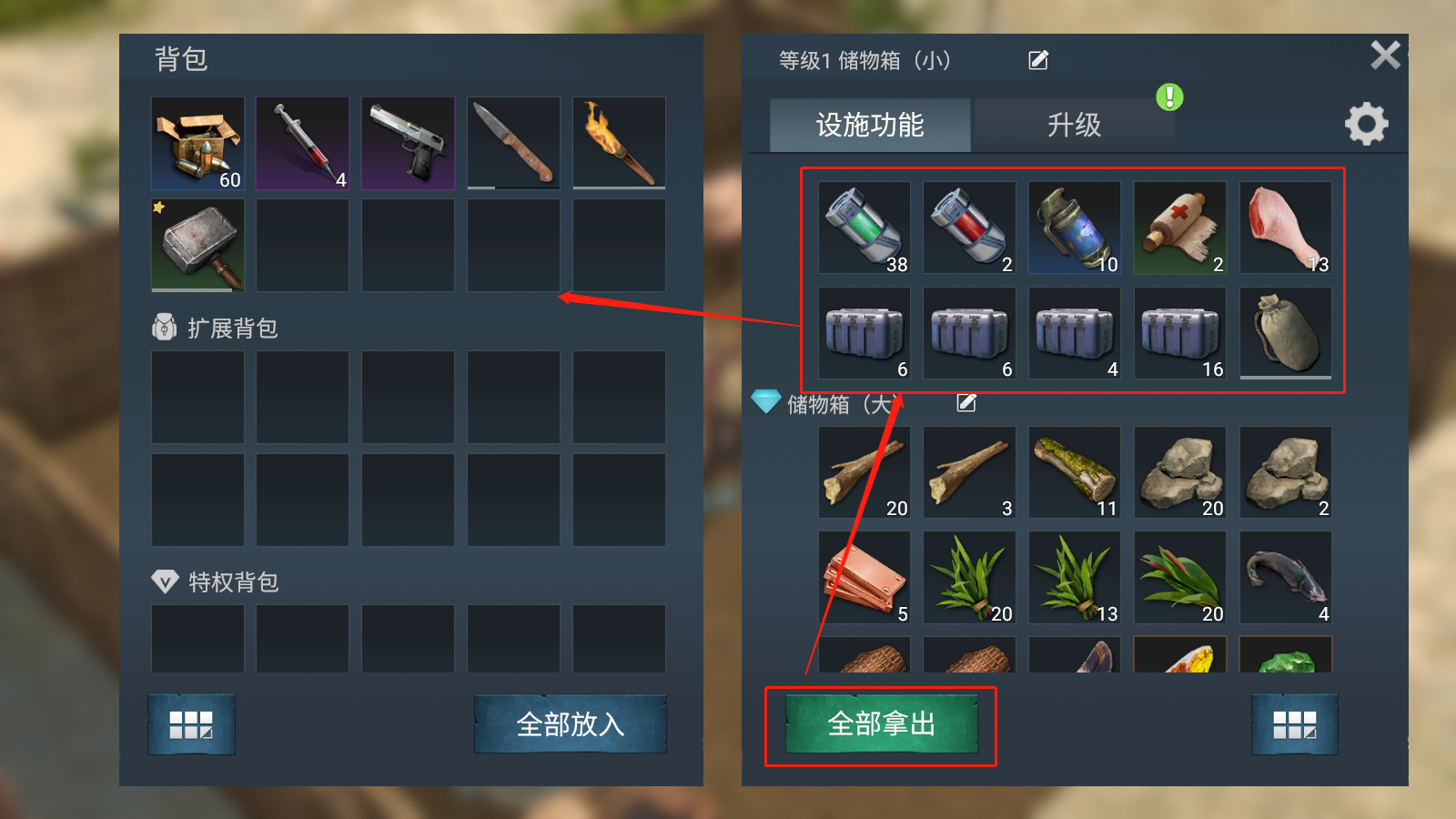Viewport: 1456px width, 819px height.
Task: Open the backpack sorting grid icon
Action: point(191,725)
